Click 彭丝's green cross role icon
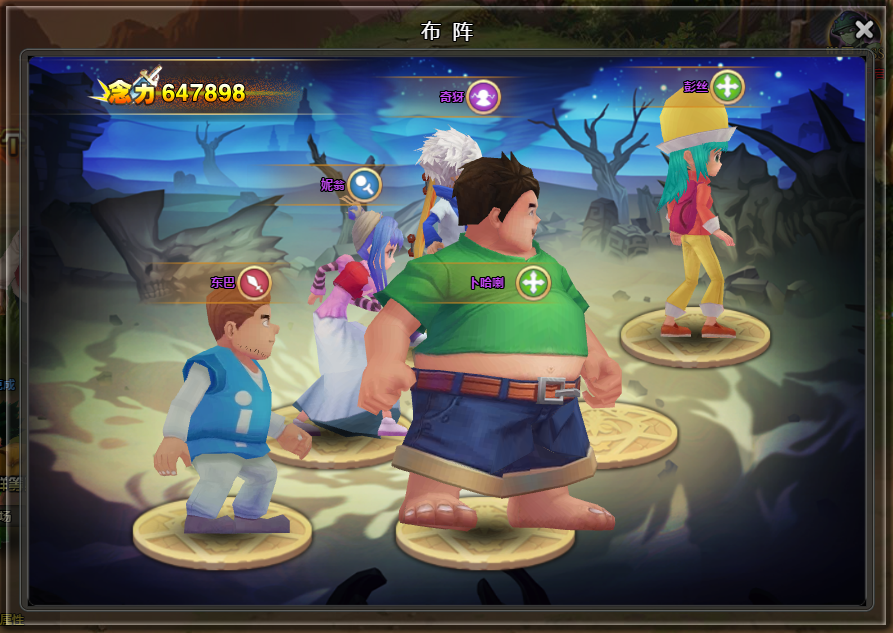Screen dimensions: 893x633 pyautogui.click(x=727, y=86)
